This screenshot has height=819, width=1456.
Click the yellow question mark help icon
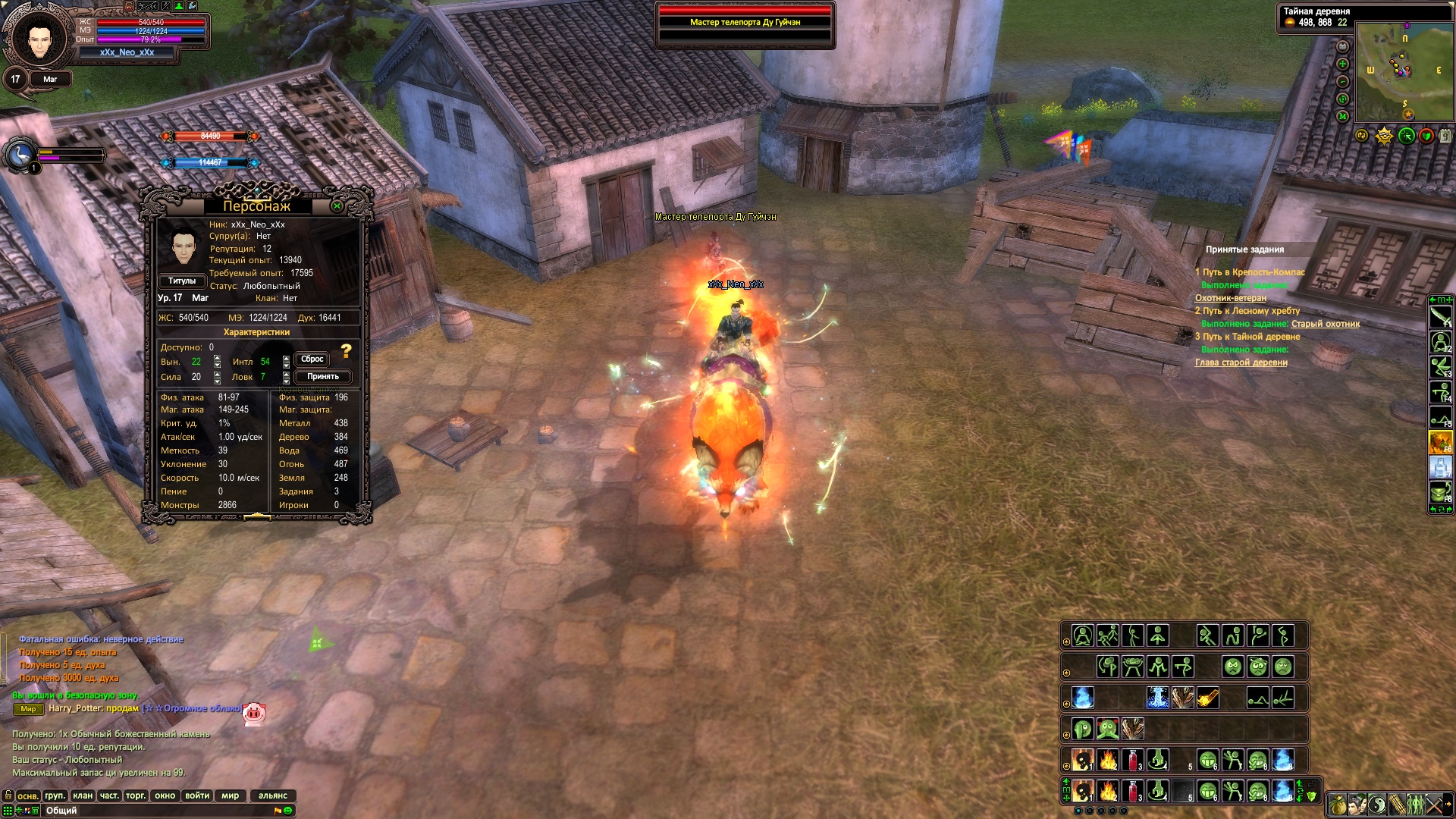(347, 351)
